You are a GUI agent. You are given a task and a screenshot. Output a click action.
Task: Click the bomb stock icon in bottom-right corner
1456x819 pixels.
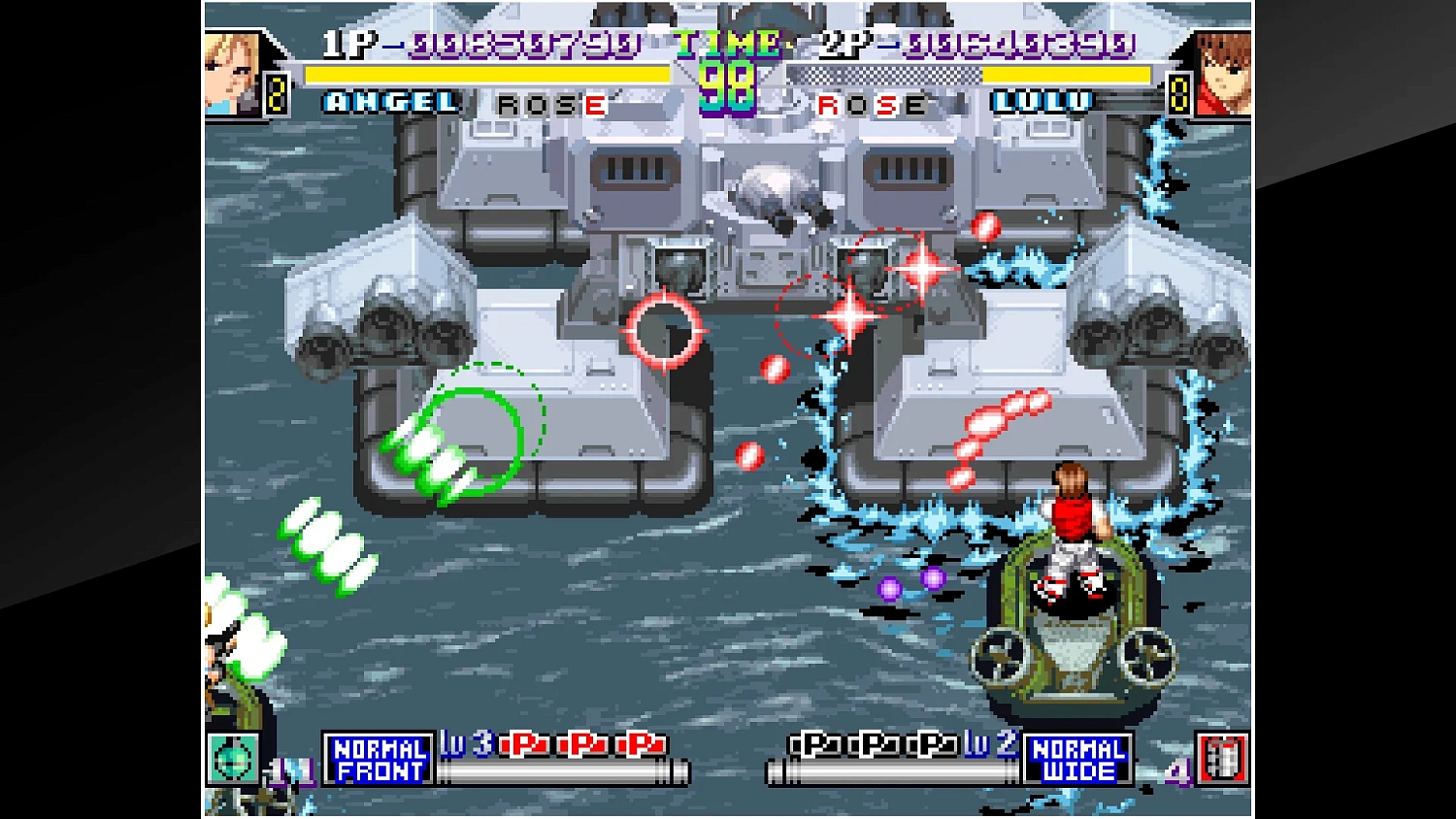click(x=1225, y=758)
